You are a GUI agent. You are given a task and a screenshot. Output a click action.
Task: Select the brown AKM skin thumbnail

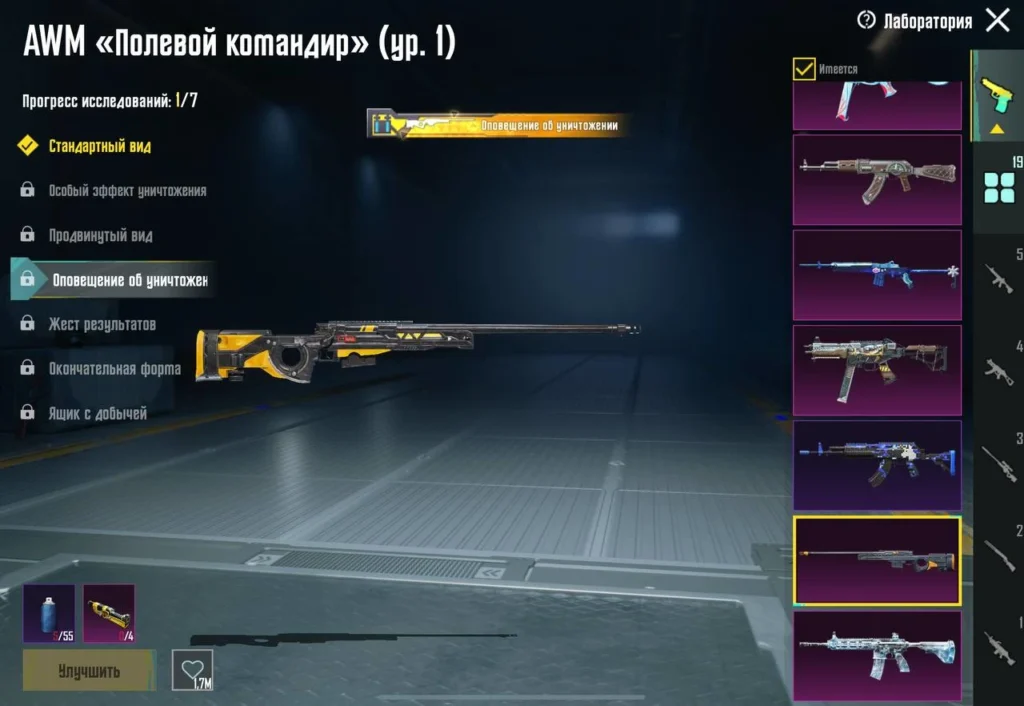click(877, 179)
